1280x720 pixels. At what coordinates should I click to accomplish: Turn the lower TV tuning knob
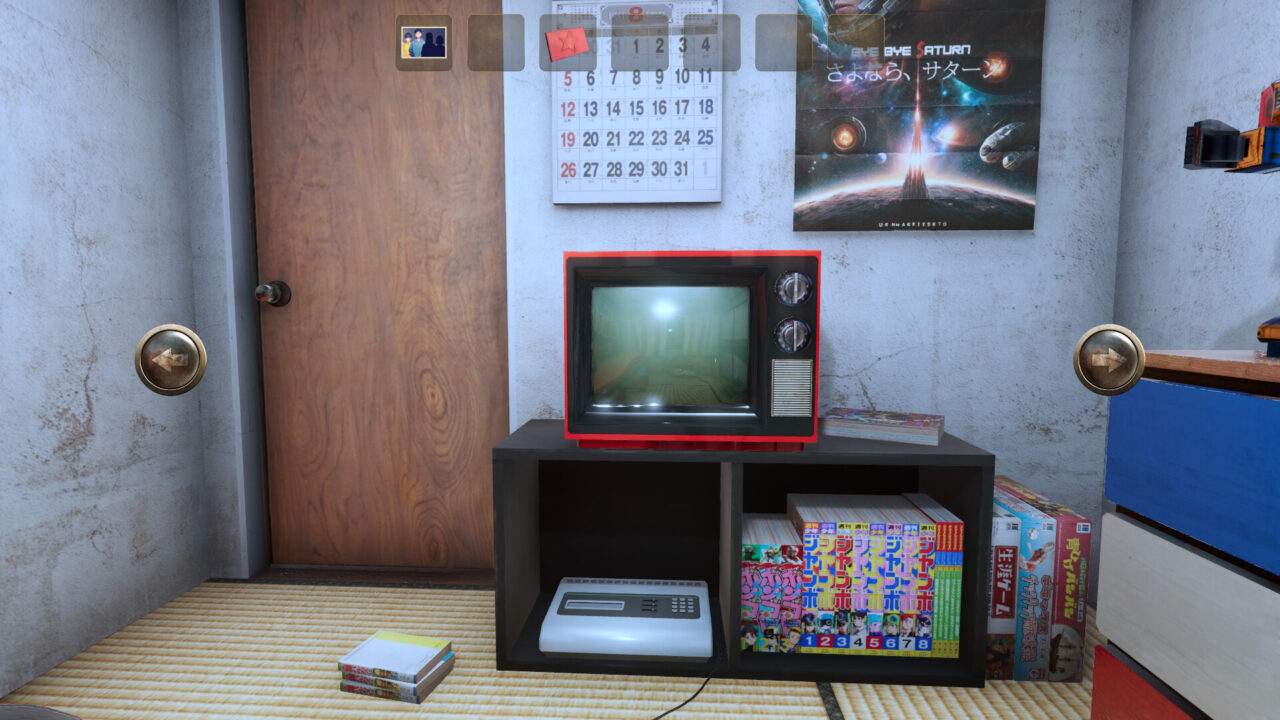(795, 332)
